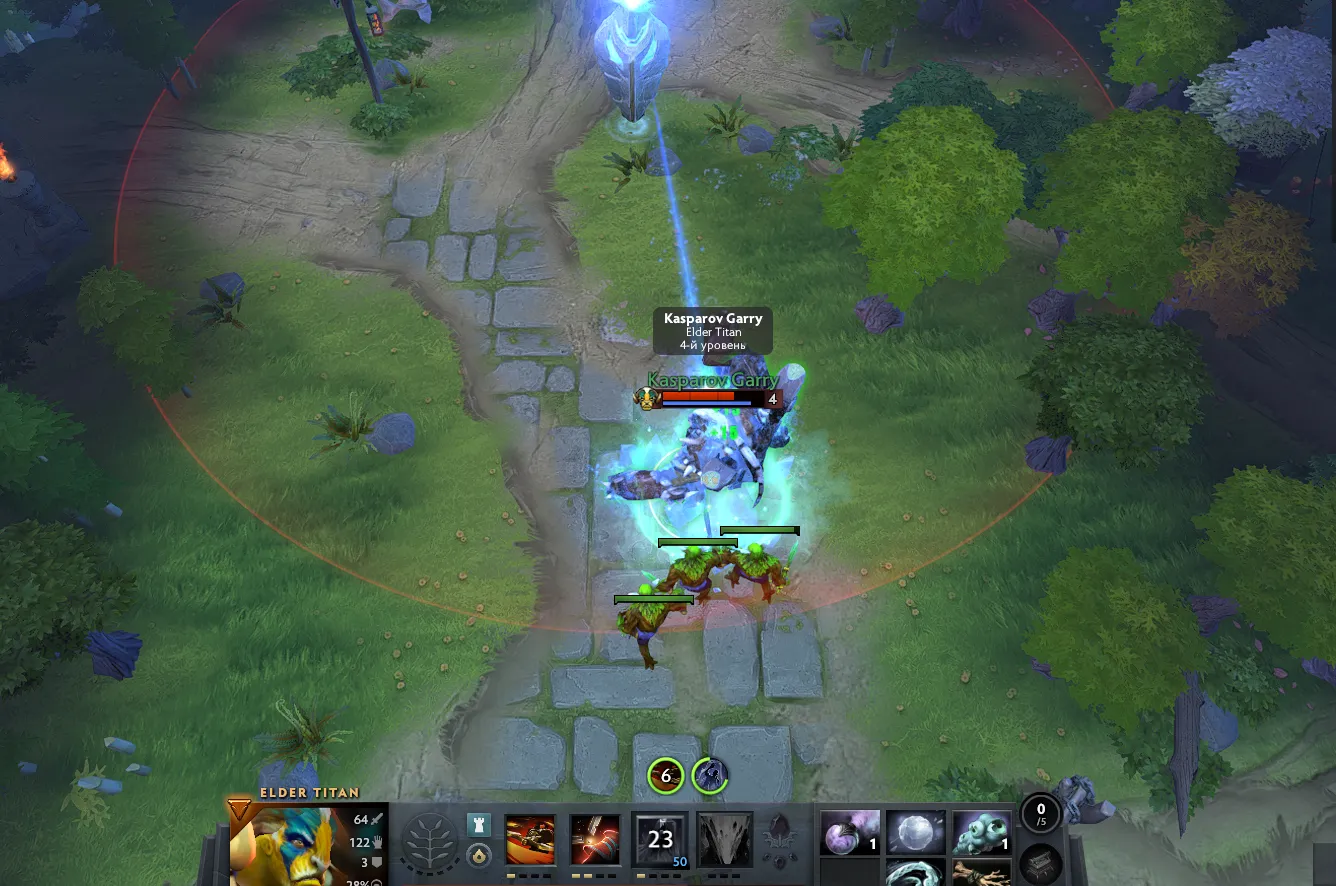
Task: Inspect the Aghanim's Scepter and Shard indicator
Action: [x=780, y=842]
